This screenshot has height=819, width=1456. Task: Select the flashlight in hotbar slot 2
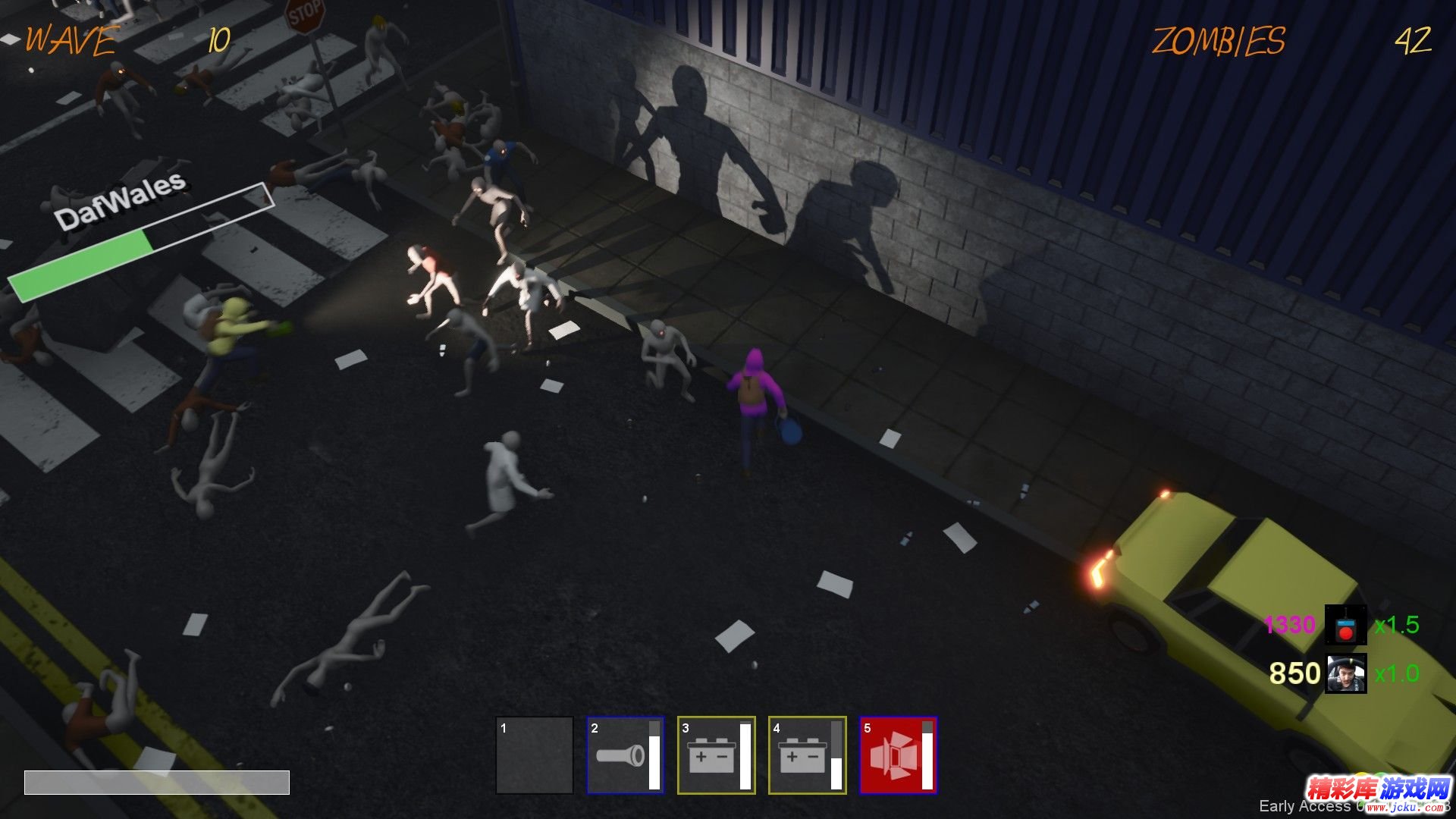coord(625,755)
